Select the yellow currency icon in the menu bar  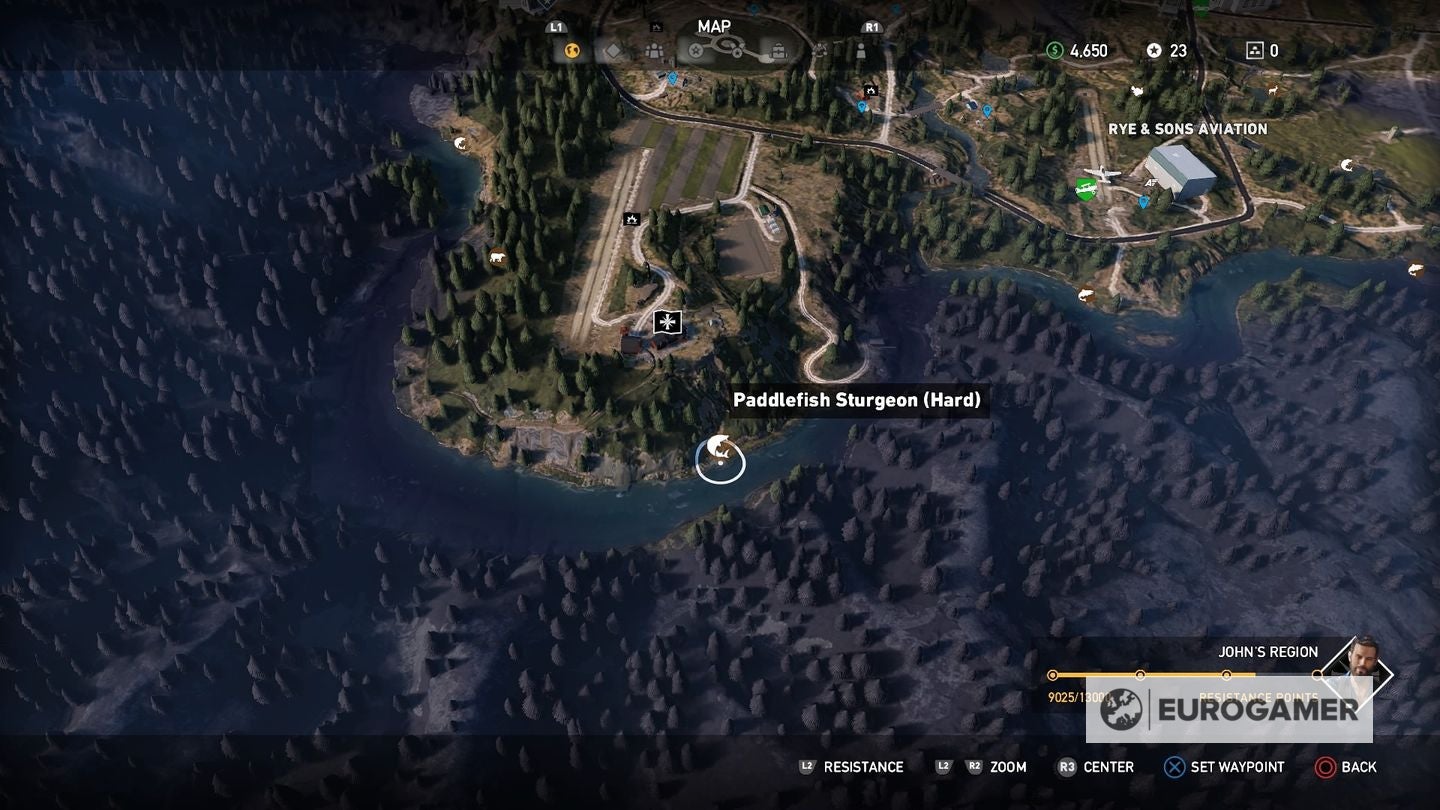click(x=570, y=50)
